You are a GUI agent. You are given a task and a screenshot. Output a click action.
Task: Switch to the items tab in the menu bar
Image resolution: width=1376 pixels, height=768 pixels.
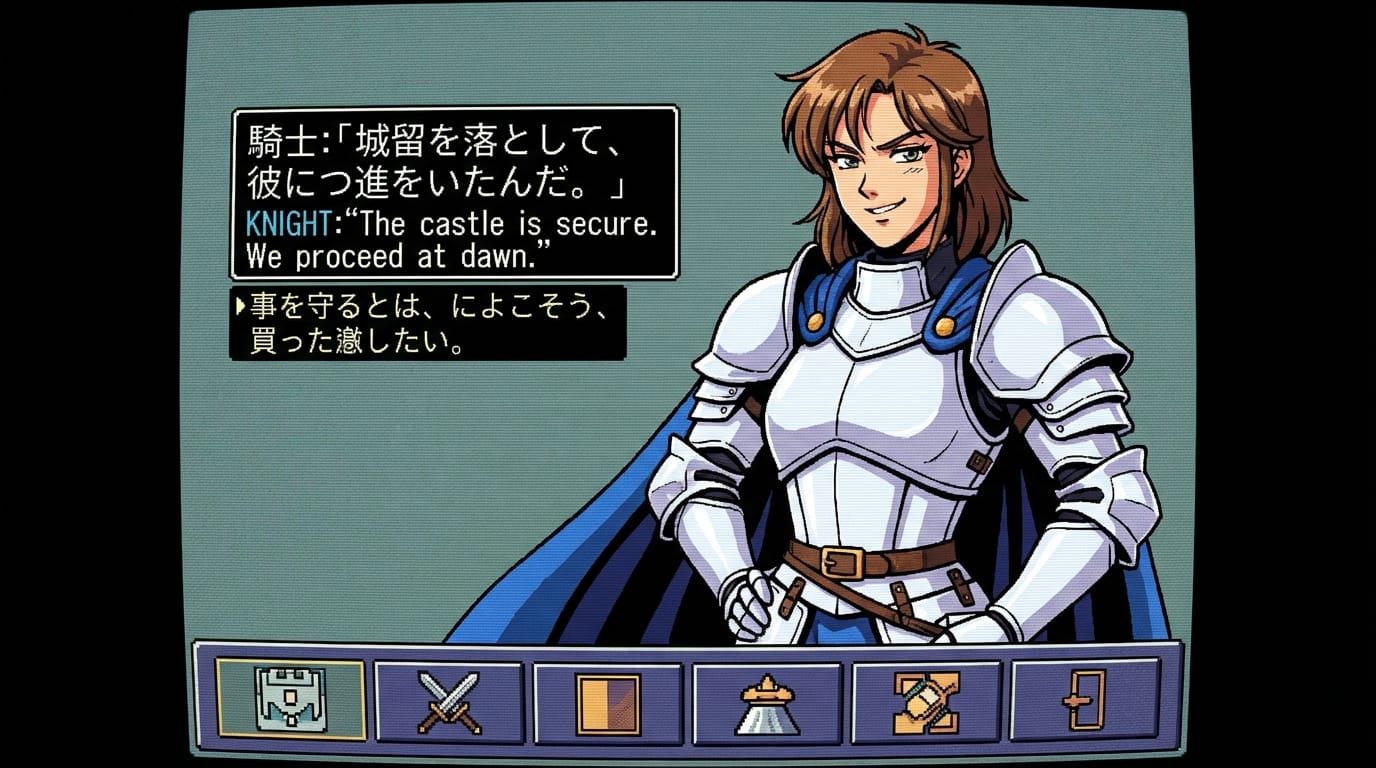pyautogui.click(x=606, y=700)
